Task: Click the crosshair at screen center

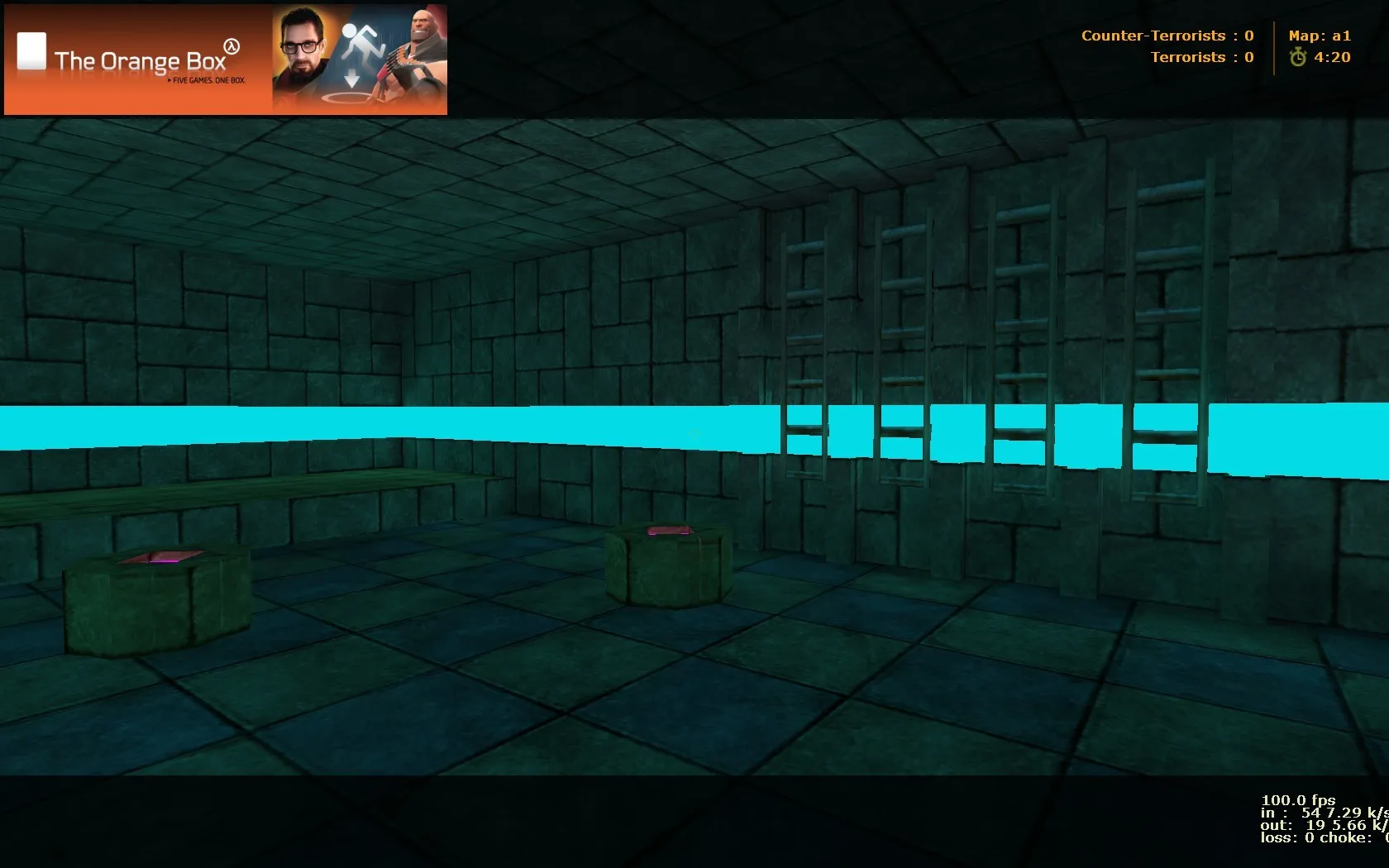Action: [694, 434]
